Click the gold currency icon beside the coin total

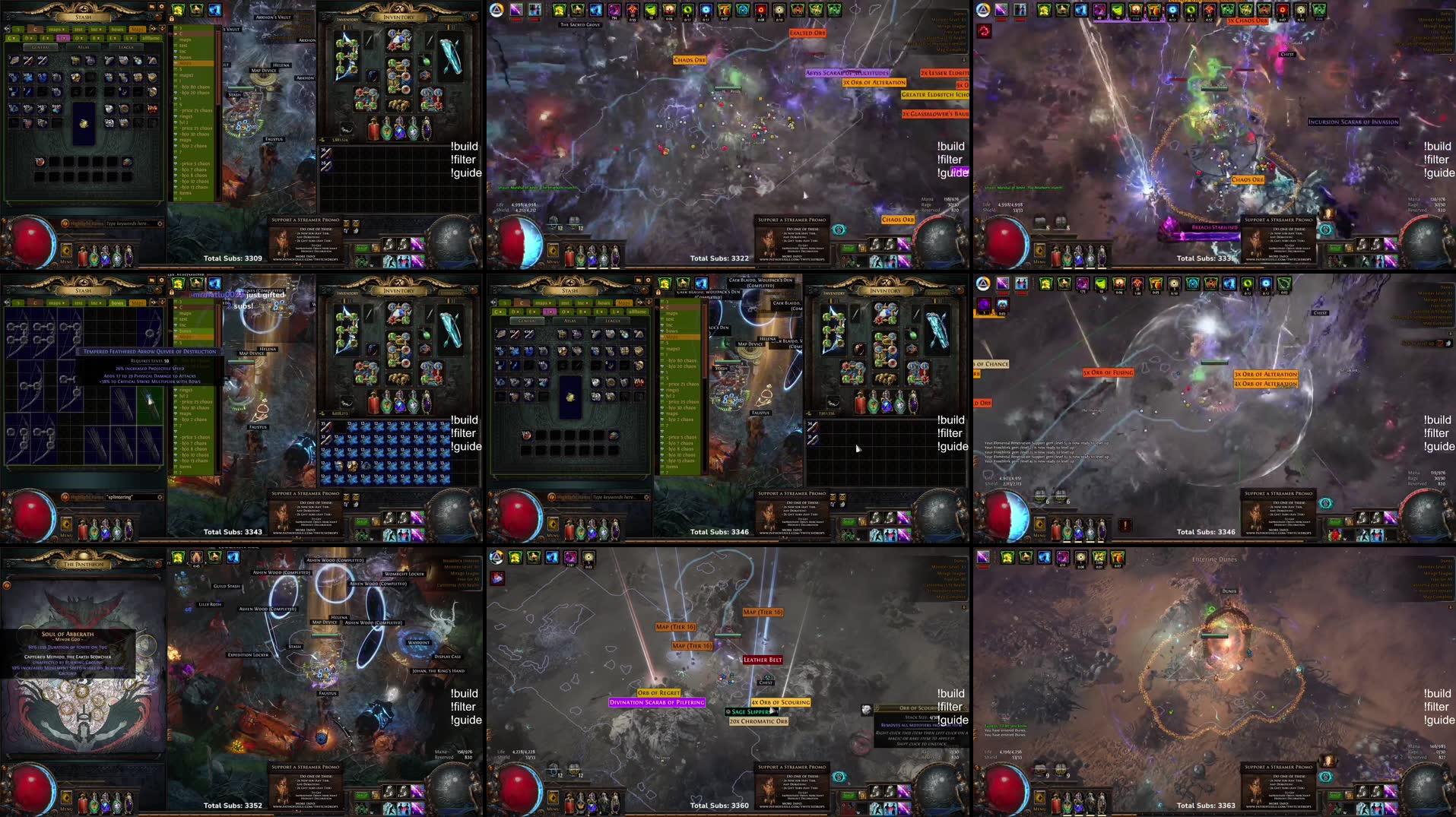point(322,140)
